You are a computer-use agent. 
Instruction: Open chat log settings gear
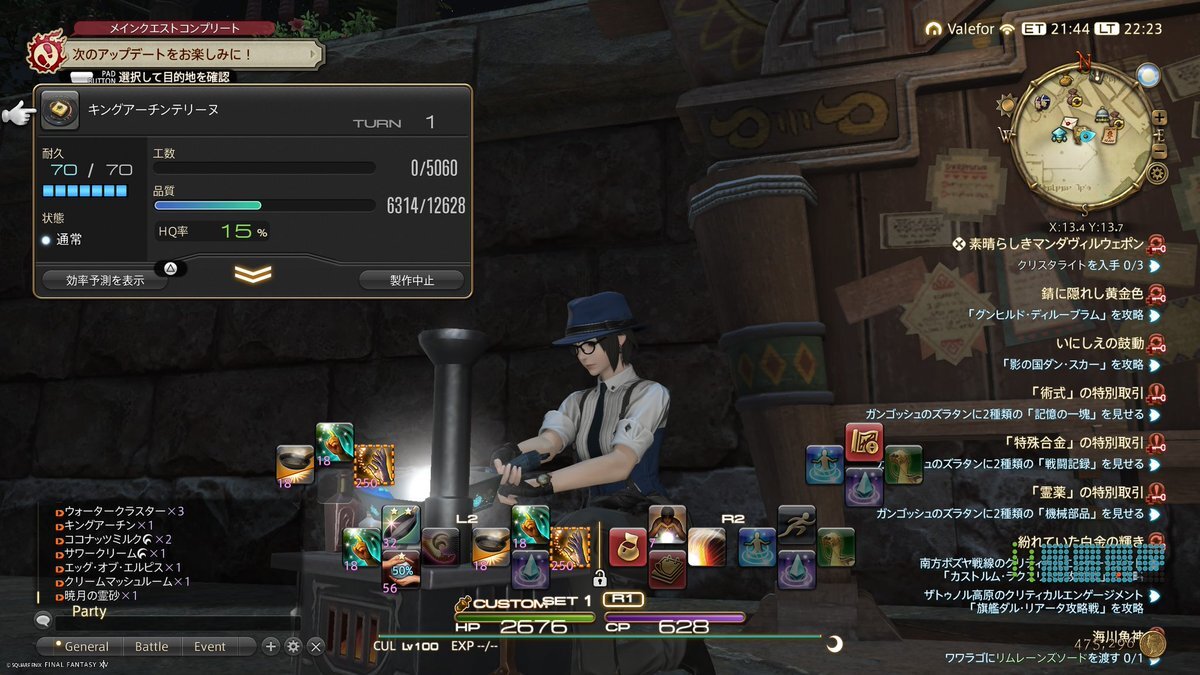[293, 646]
